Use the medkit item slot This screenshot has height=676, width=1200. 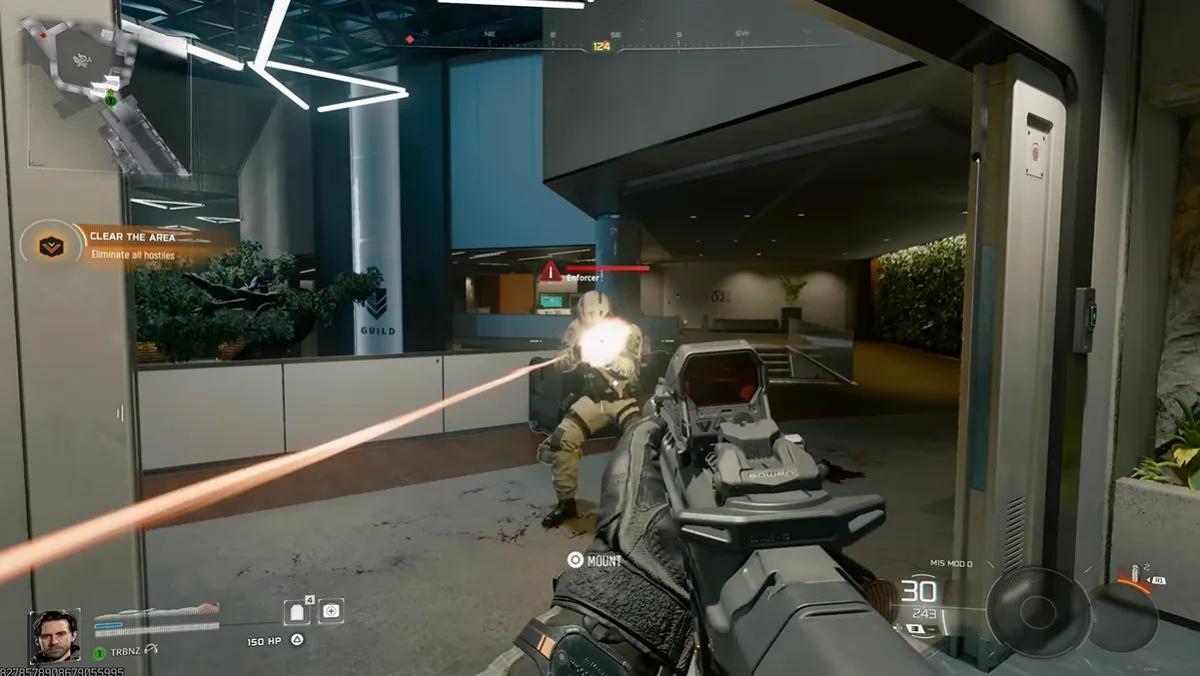tap(331, 610)
